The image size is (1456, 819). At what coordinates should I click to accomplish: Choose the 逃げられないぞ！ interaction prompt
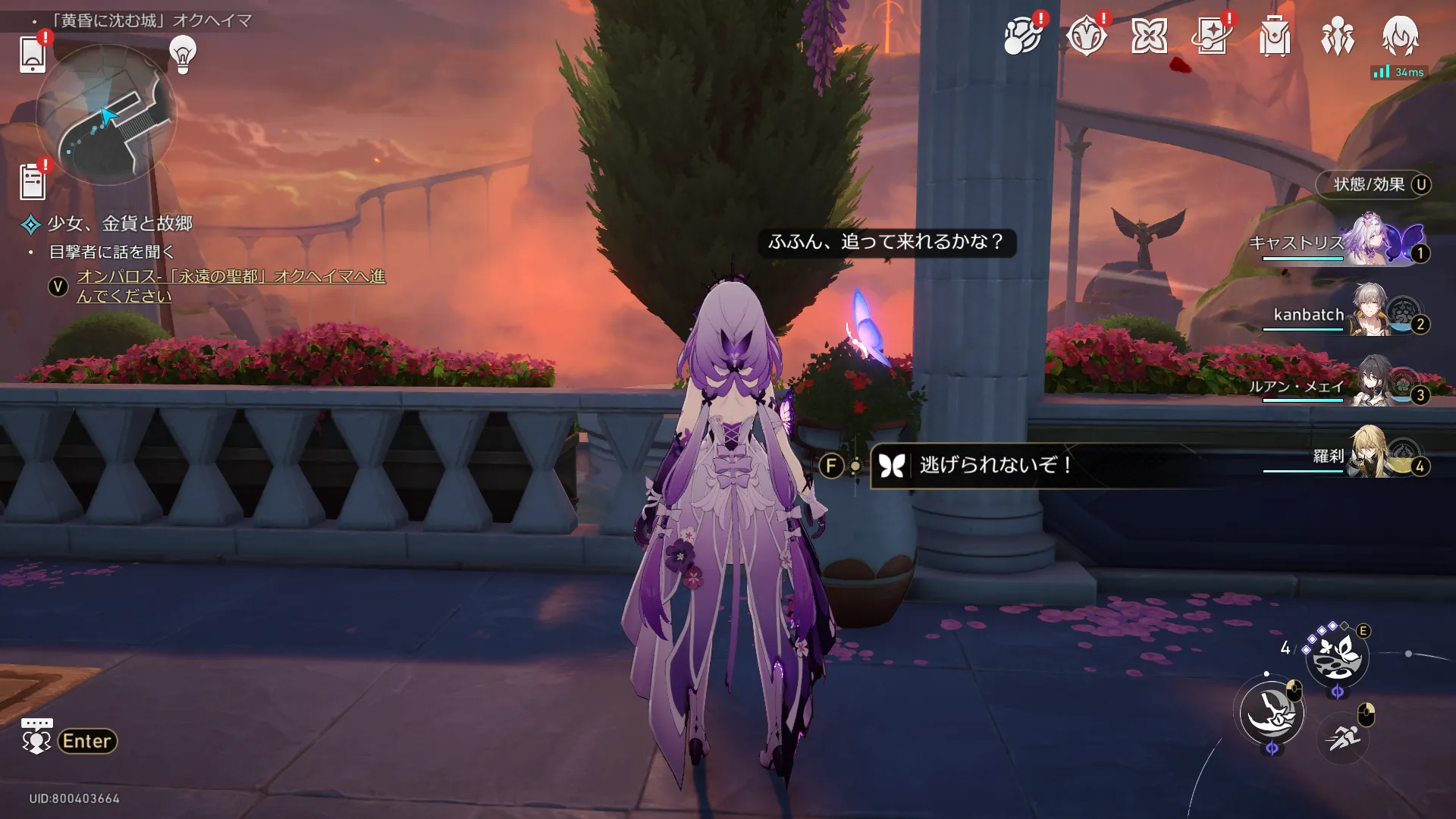coord(995,465)
